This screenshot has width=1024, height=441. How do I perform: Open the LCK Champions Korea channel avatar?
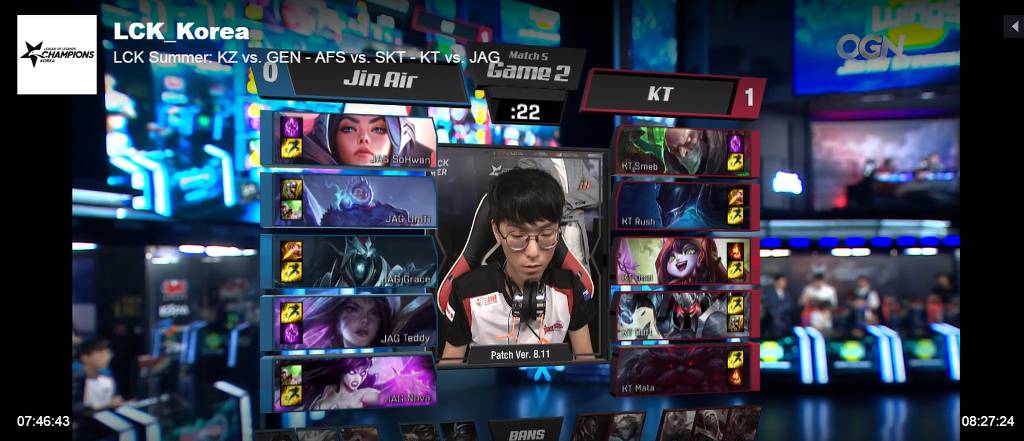[57, 54]
